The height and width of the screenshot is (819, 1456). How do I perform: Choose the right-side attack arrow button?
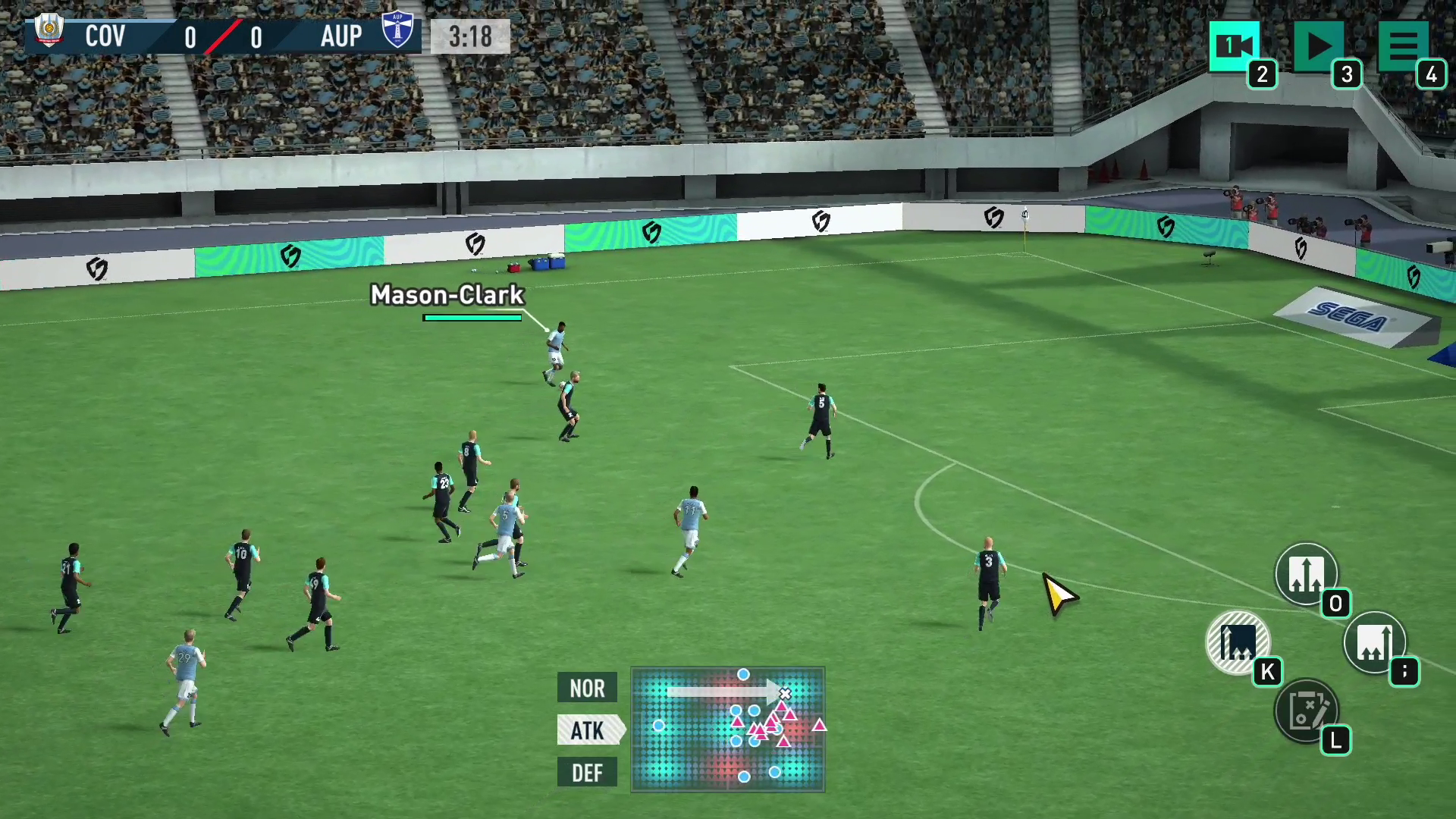point(1374,642)
